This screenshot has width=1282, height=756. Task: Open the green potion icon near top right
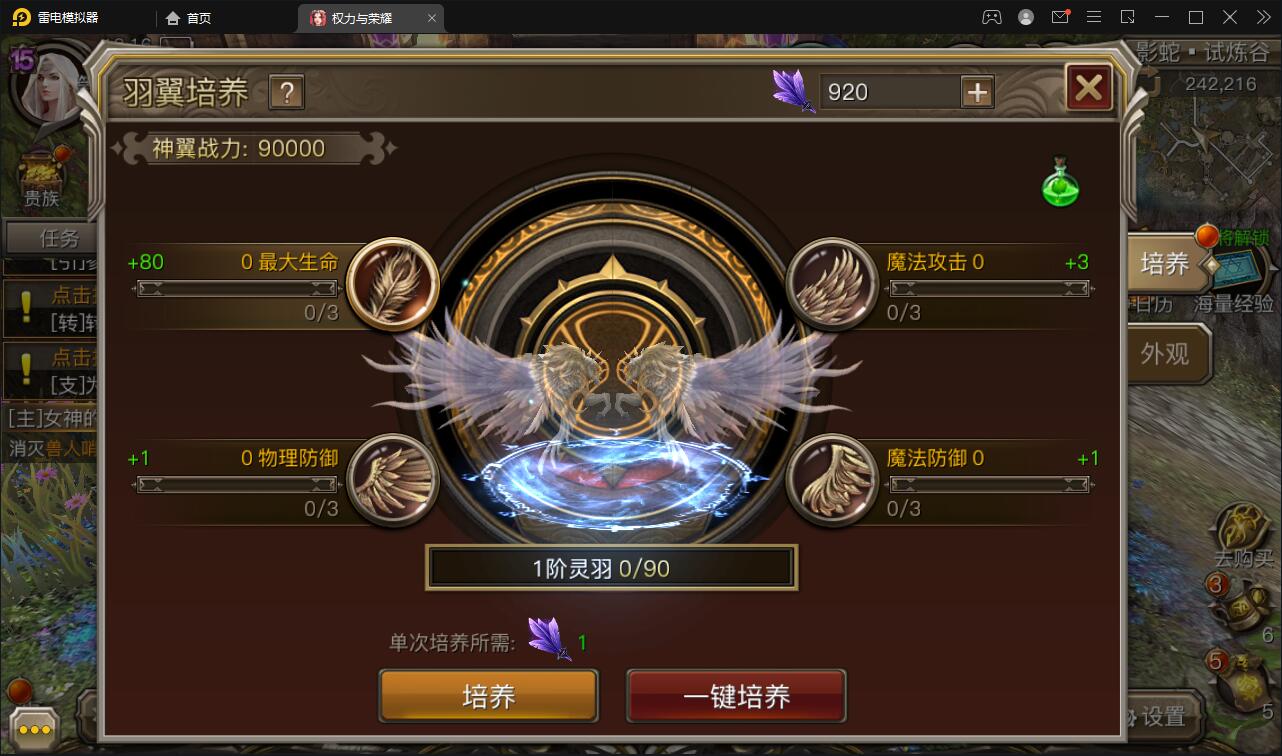pyautogui.click(x=1061, y=187)
